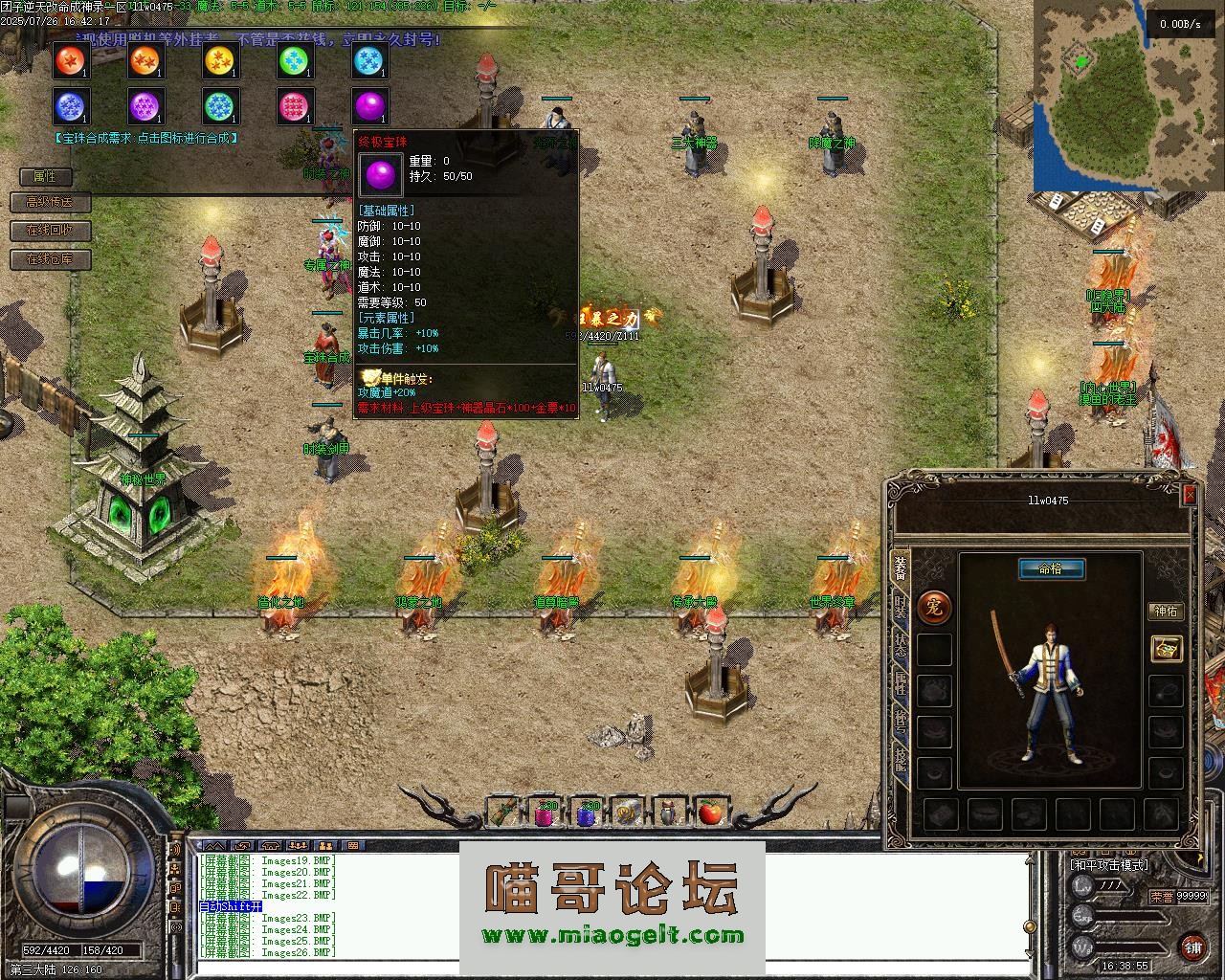The width and height of the screenshot is (1225, 980).
Task: Close the character equipment panel
Action: (x=1189, y=494)
